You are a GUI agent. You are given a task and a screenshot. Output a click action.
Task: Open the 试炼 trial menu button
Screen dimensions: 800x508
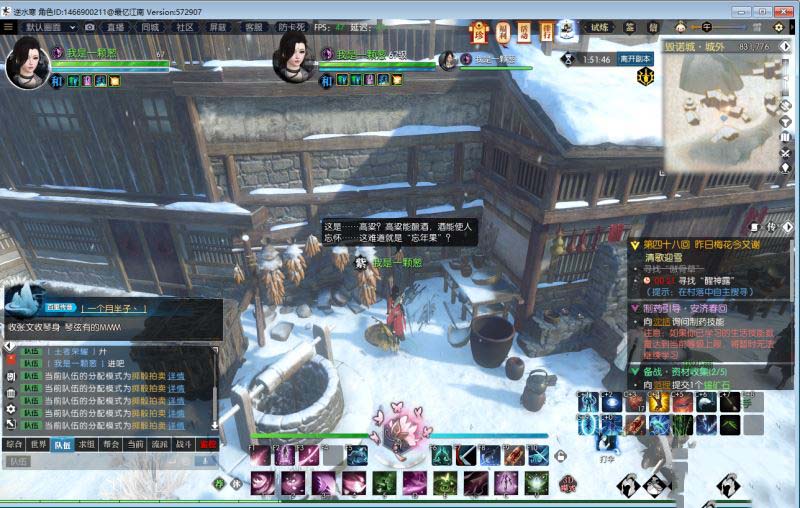pos(599,27)
